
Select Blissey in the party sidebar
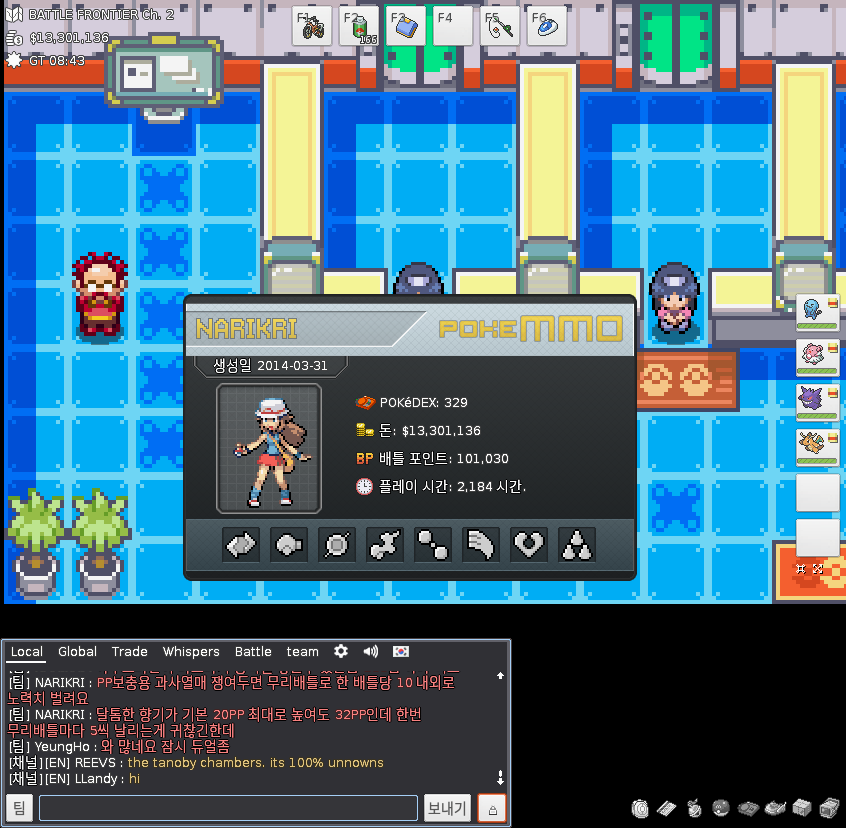(816, 357)
